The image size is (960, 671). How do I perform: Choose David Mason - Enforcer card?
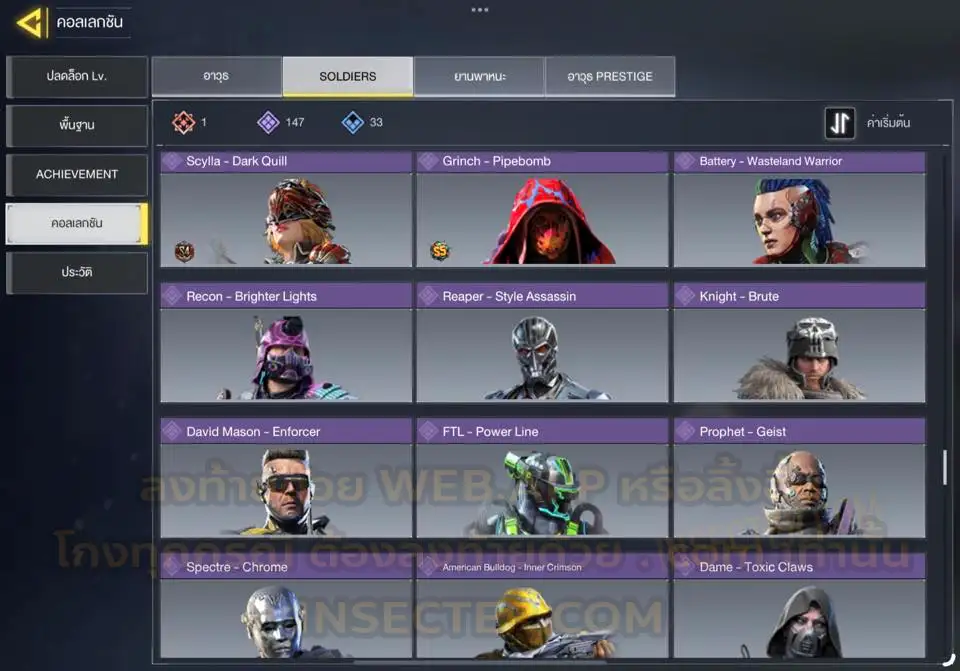pyautogui.click(x=286, y=479)
